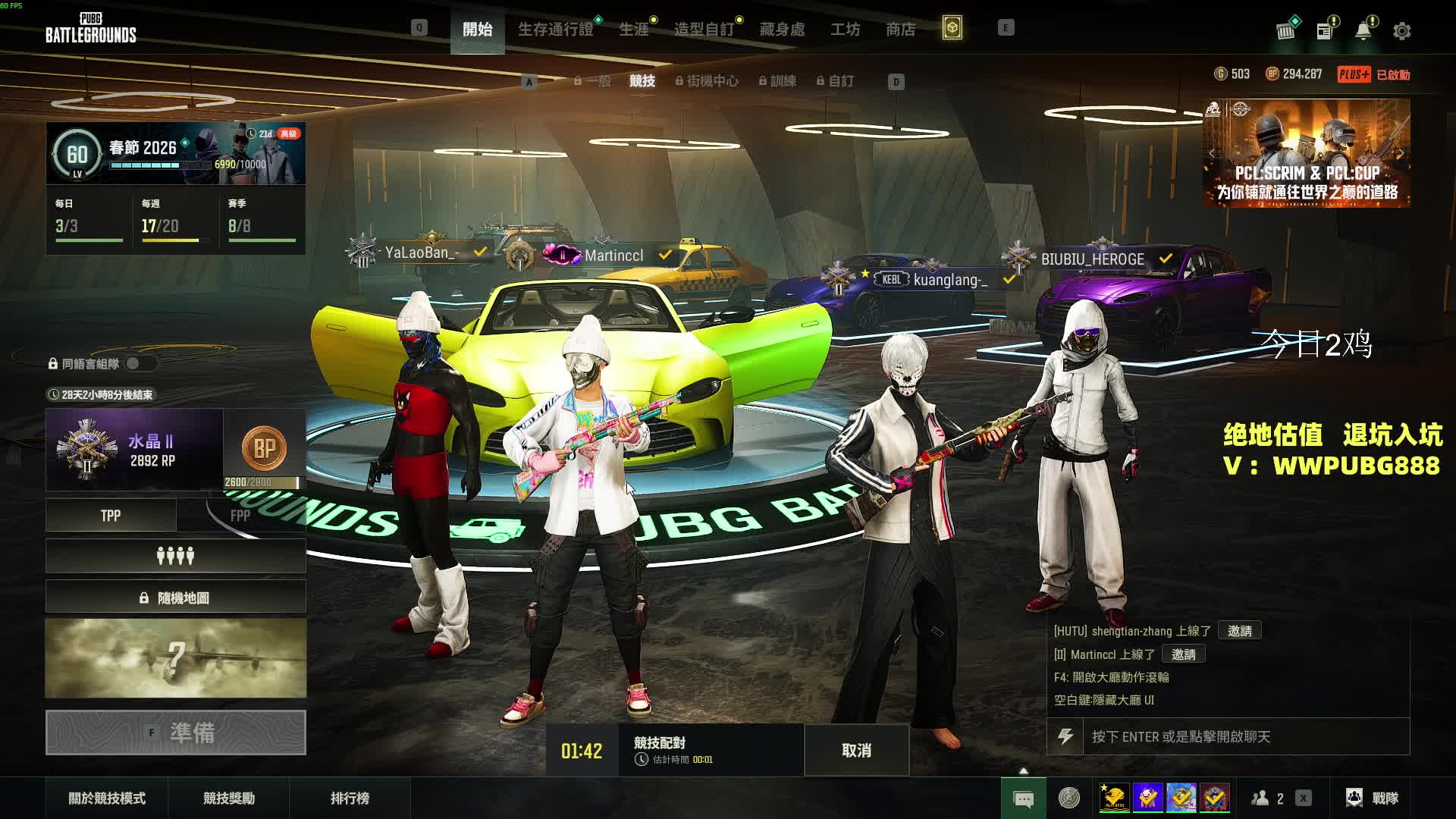Cancel the ranked matchmaking
The height and width of the screenshot is (819, 1456).
856,750
